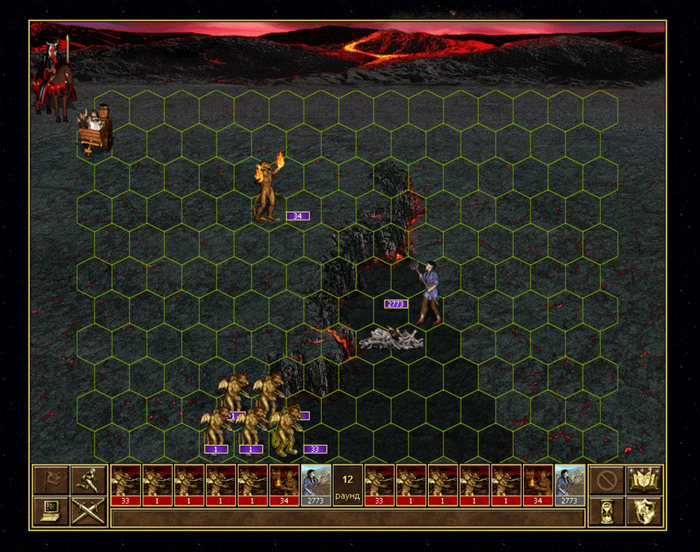700x552 pixels.
Task: Click the crossed-out circle button
Action: pyautogui.click(x=606, y=480)
